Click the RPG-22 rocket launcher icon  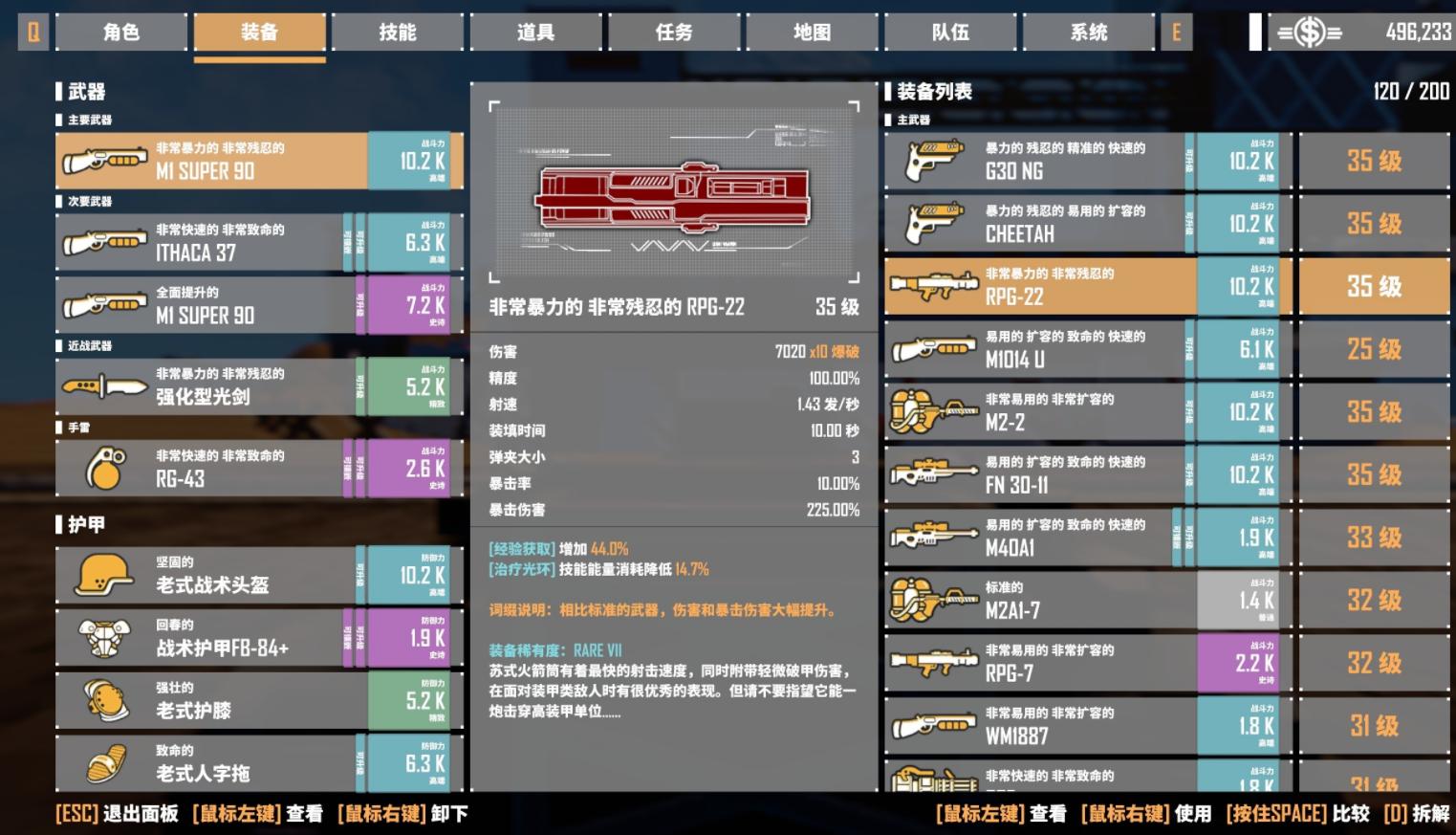[932, 286]
